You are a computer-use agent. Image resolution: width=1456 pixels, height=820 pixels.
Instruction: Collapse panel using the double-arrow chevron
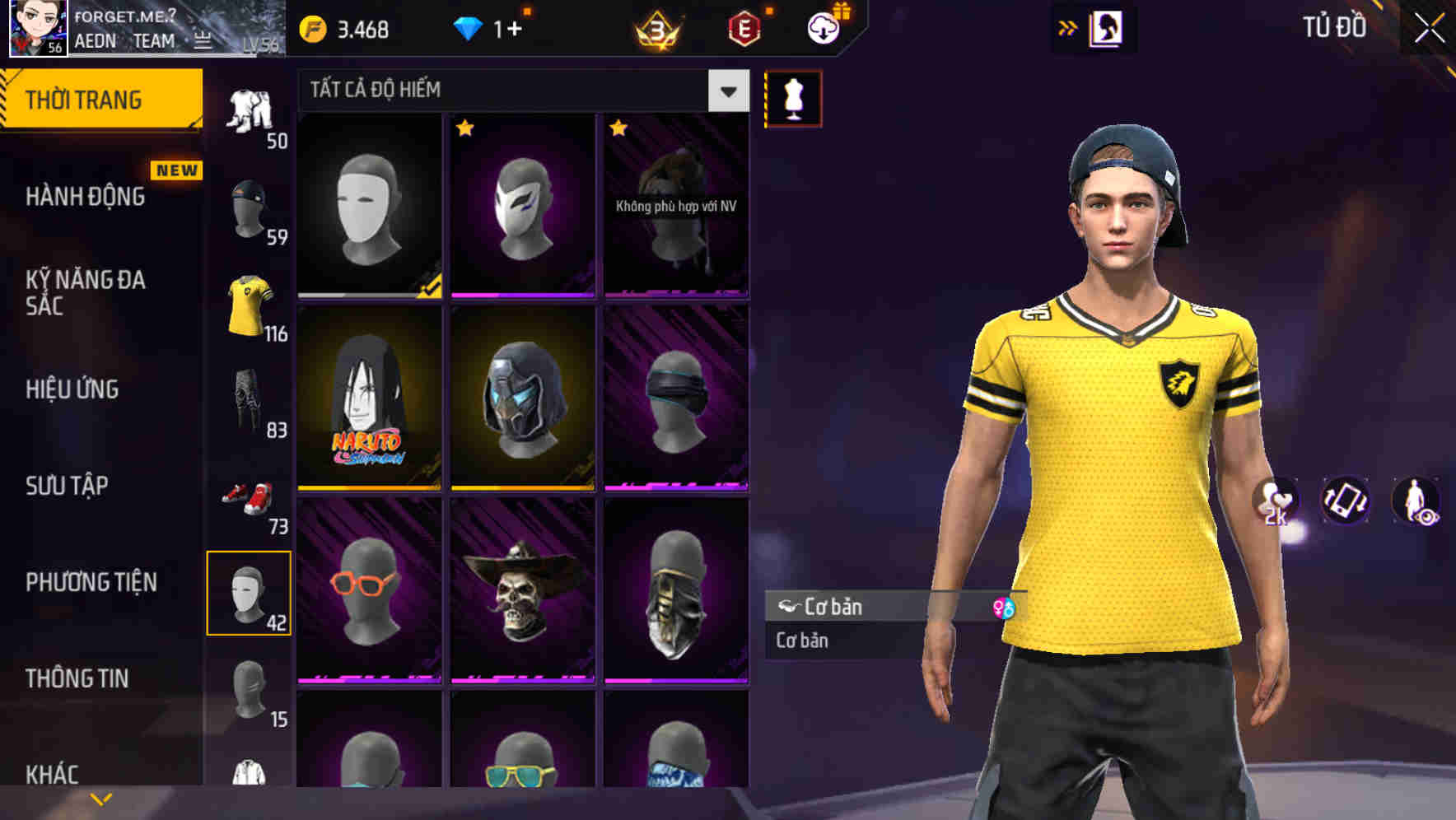tap(1068, 26)
